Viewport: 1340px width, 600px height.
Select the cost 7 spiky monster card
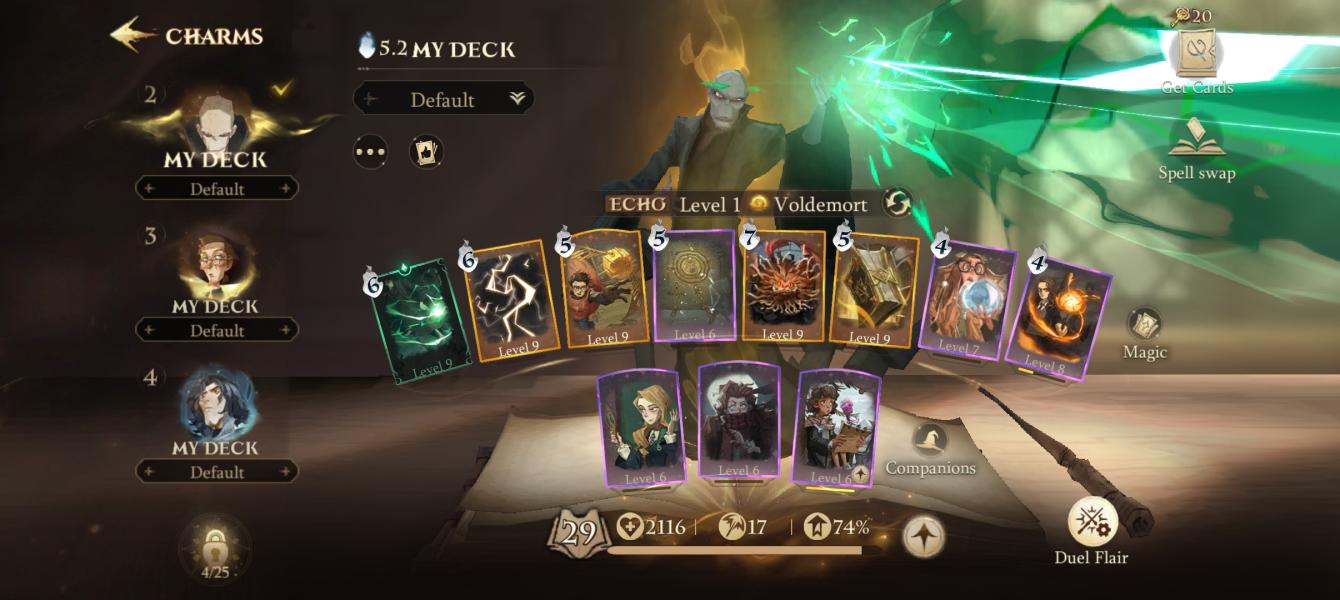(784, 288)
